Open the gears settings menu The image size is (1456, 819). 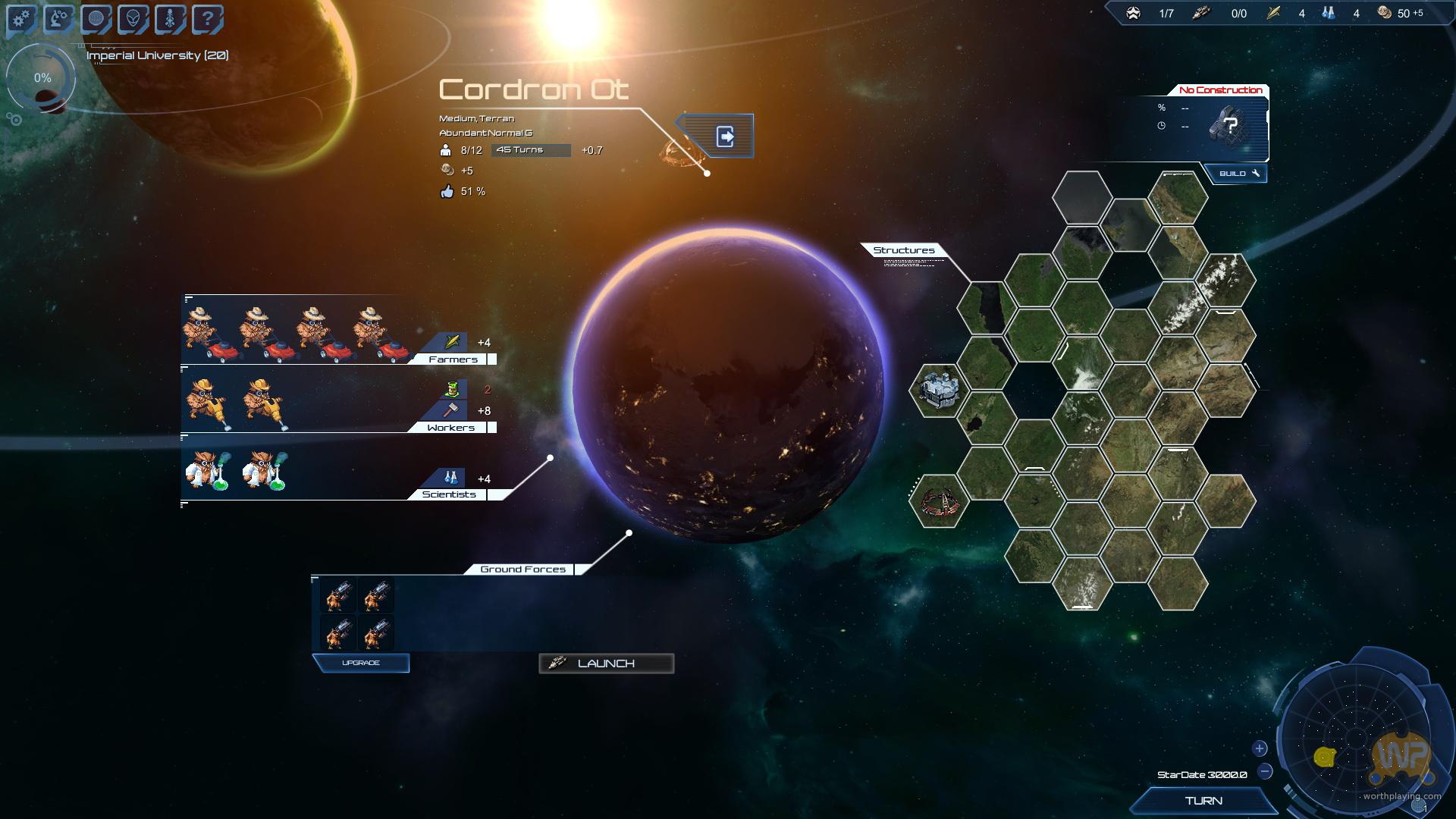point(22,19)
